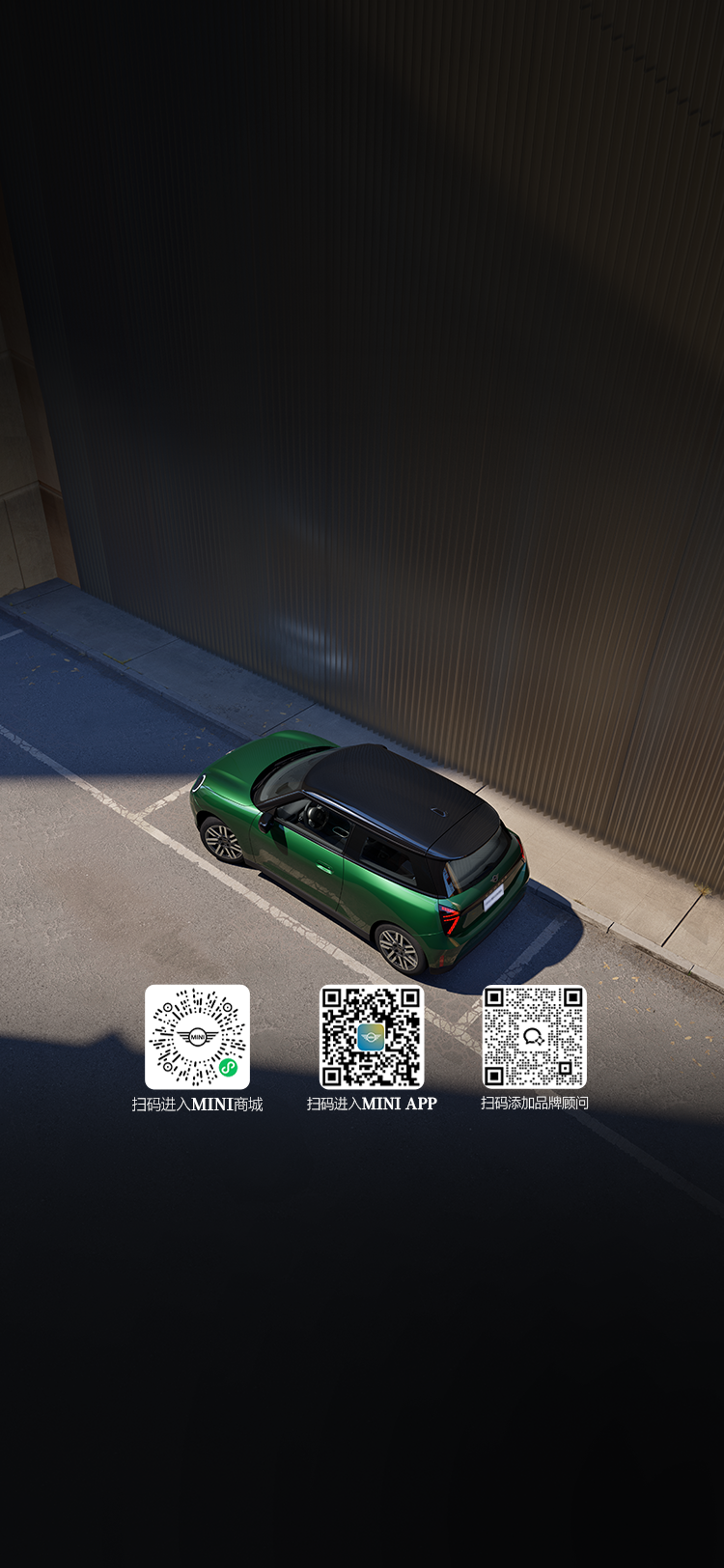Choose the 添加品牌顾问 QR code
This screenshot has width=724, height=1568.
click(534, 1037)
